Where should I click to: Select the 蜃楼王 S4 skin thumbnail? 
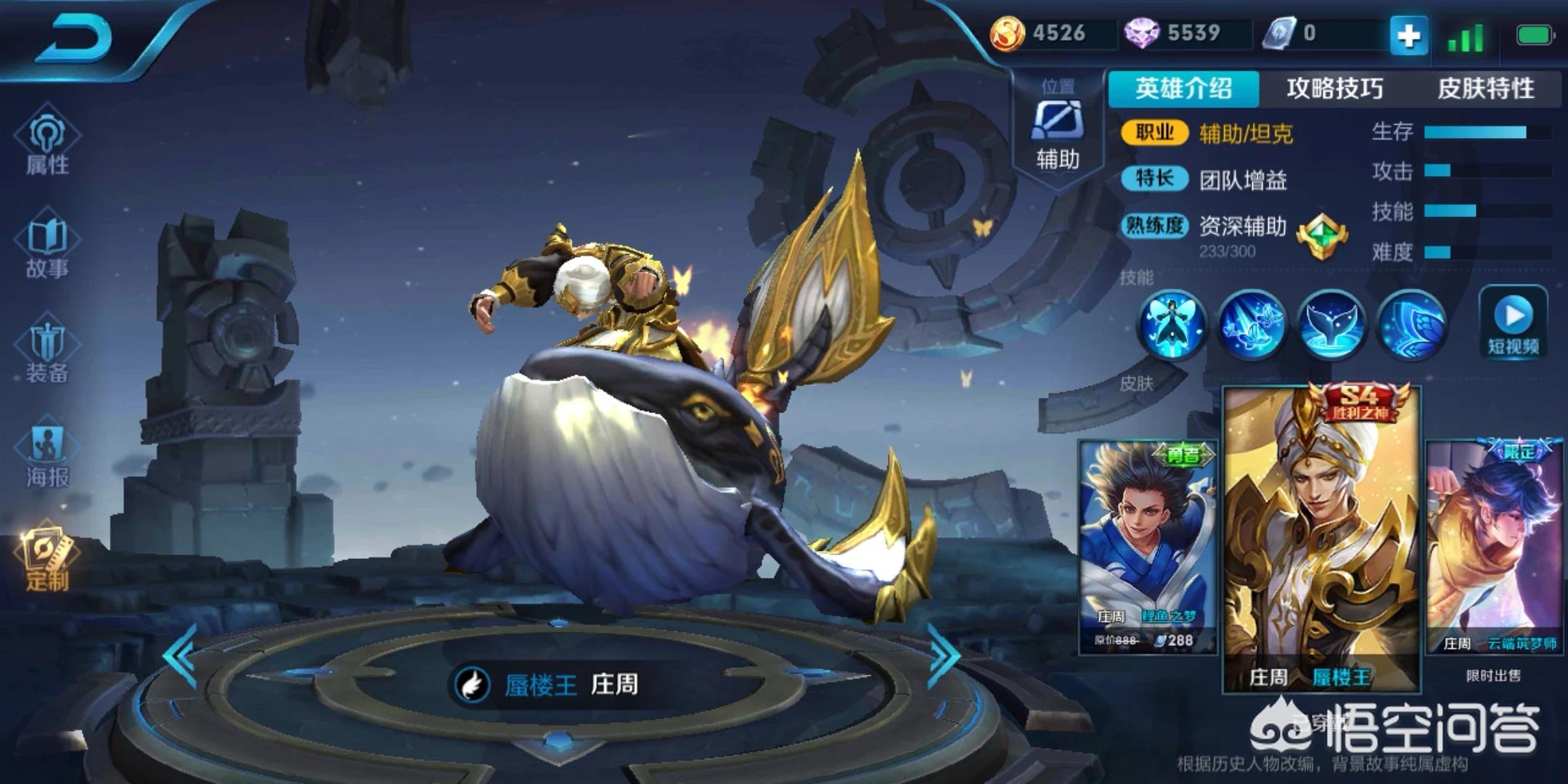[x=1321, y=539]
